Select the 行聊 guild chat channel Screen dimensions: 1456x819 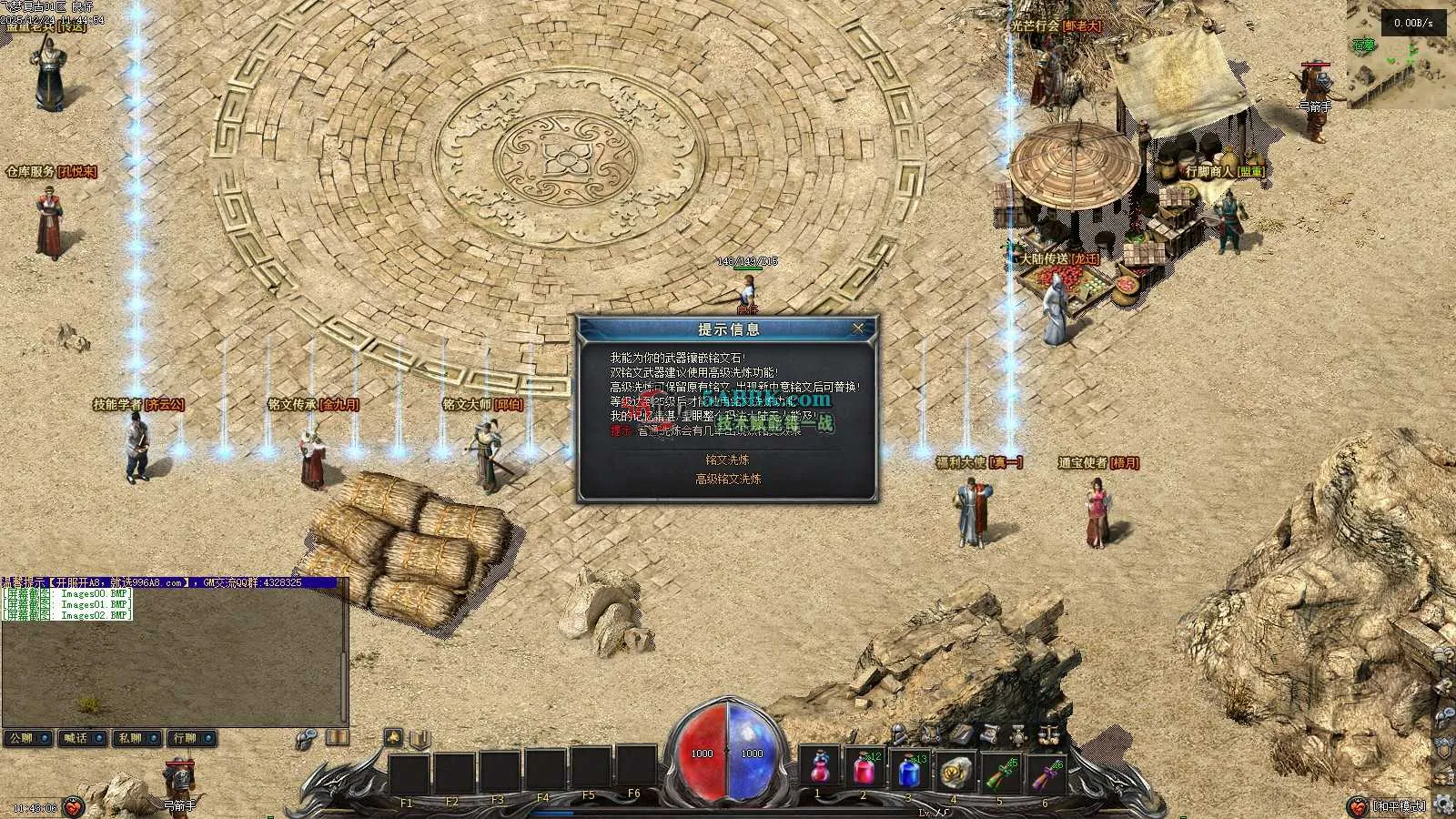tap(192, 738)
